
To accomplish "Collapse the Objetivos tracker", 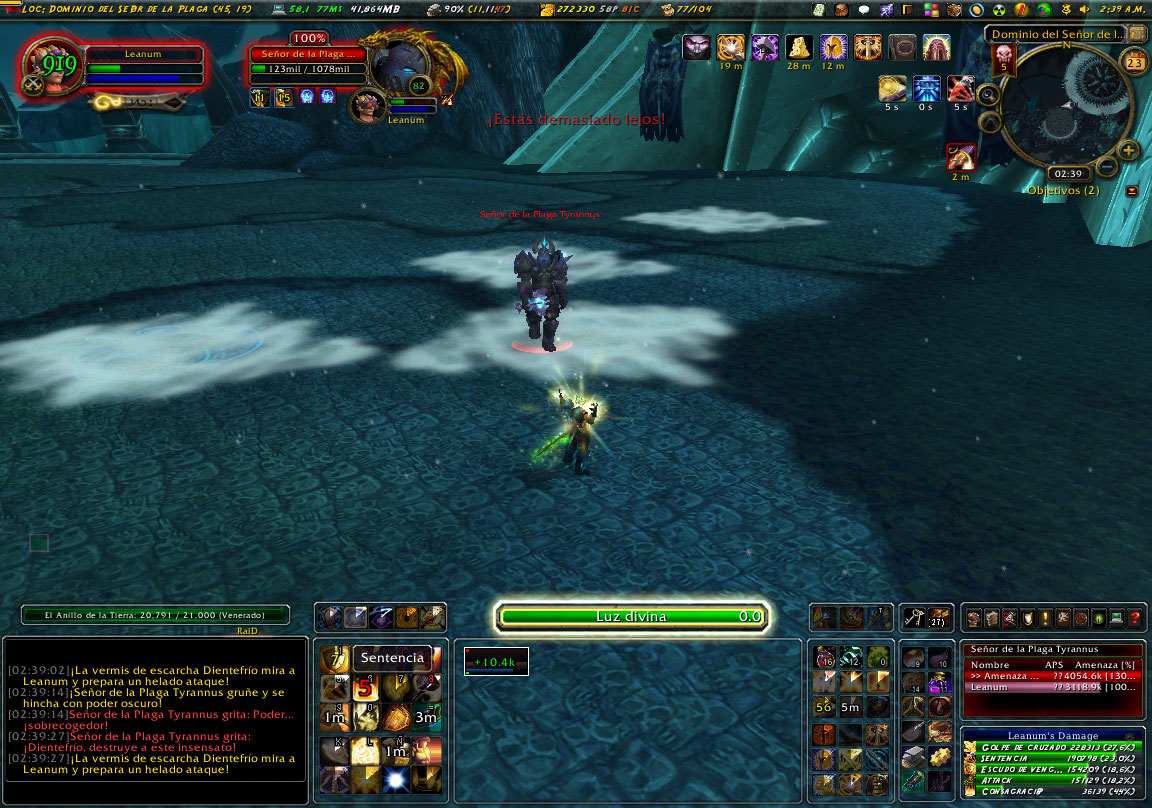I will pyautogui.click(x=1132, y=191).
